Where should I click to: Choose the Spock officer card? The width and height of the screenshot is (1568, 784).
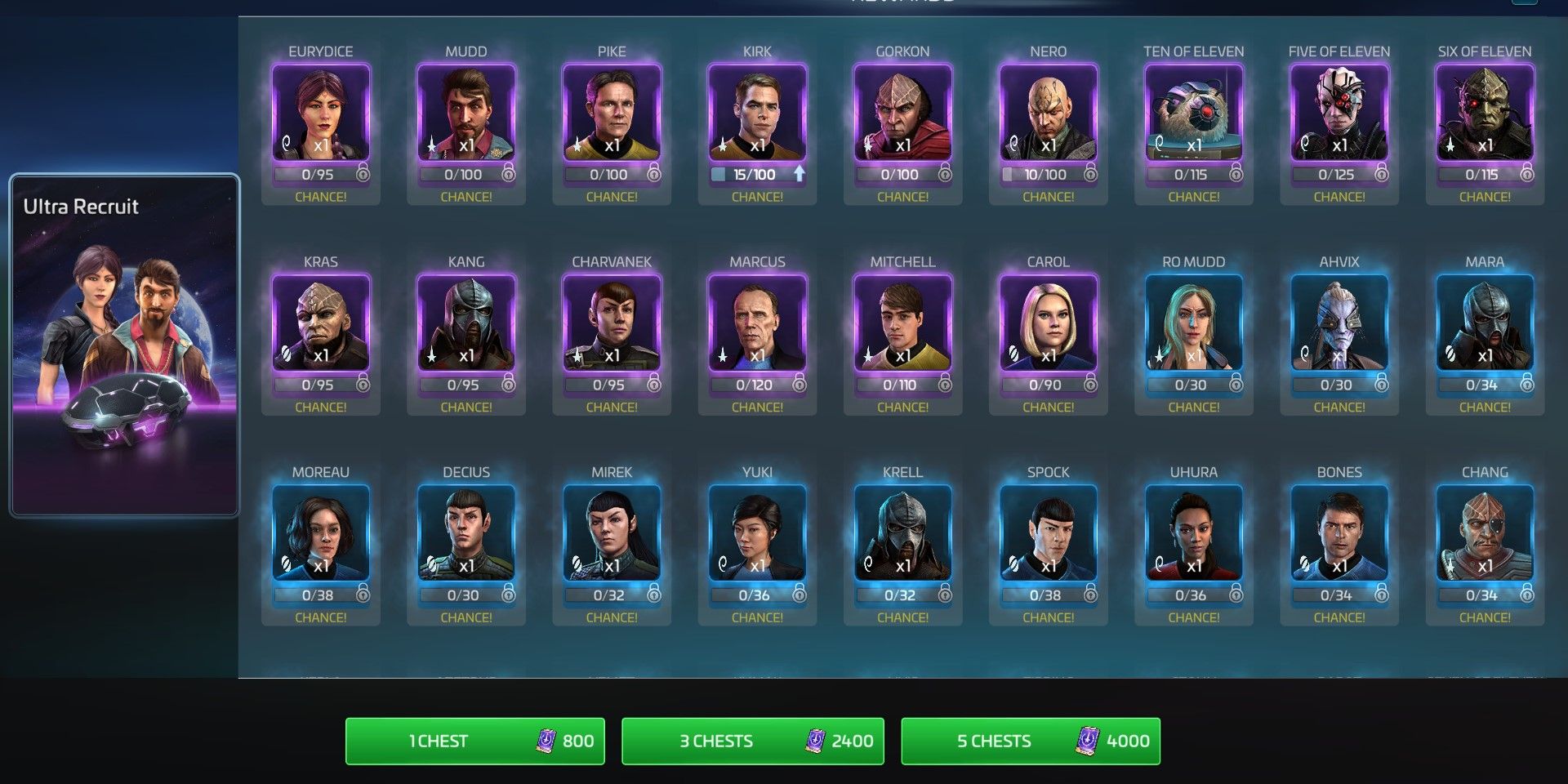pyautogui.click(x=1048, y=534)
